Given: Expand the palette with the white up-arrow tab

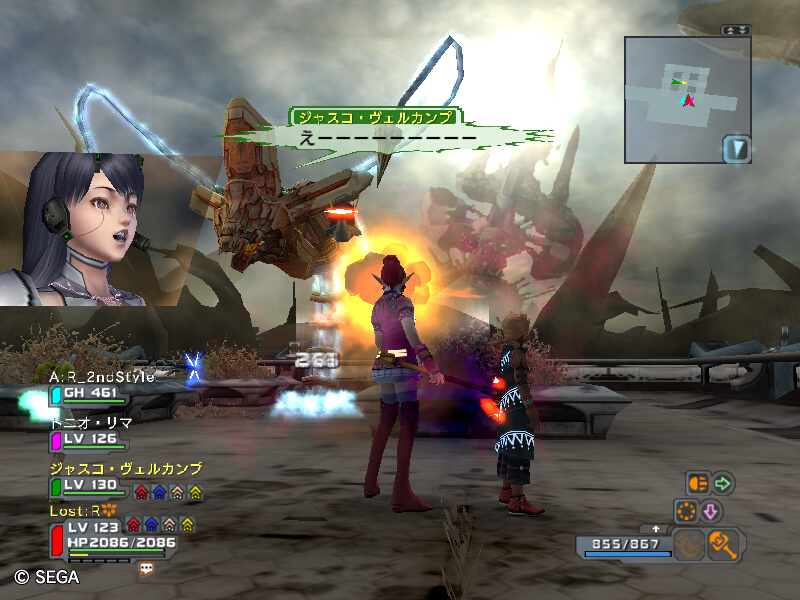Looking at the screenshot, I should point(655,528).
